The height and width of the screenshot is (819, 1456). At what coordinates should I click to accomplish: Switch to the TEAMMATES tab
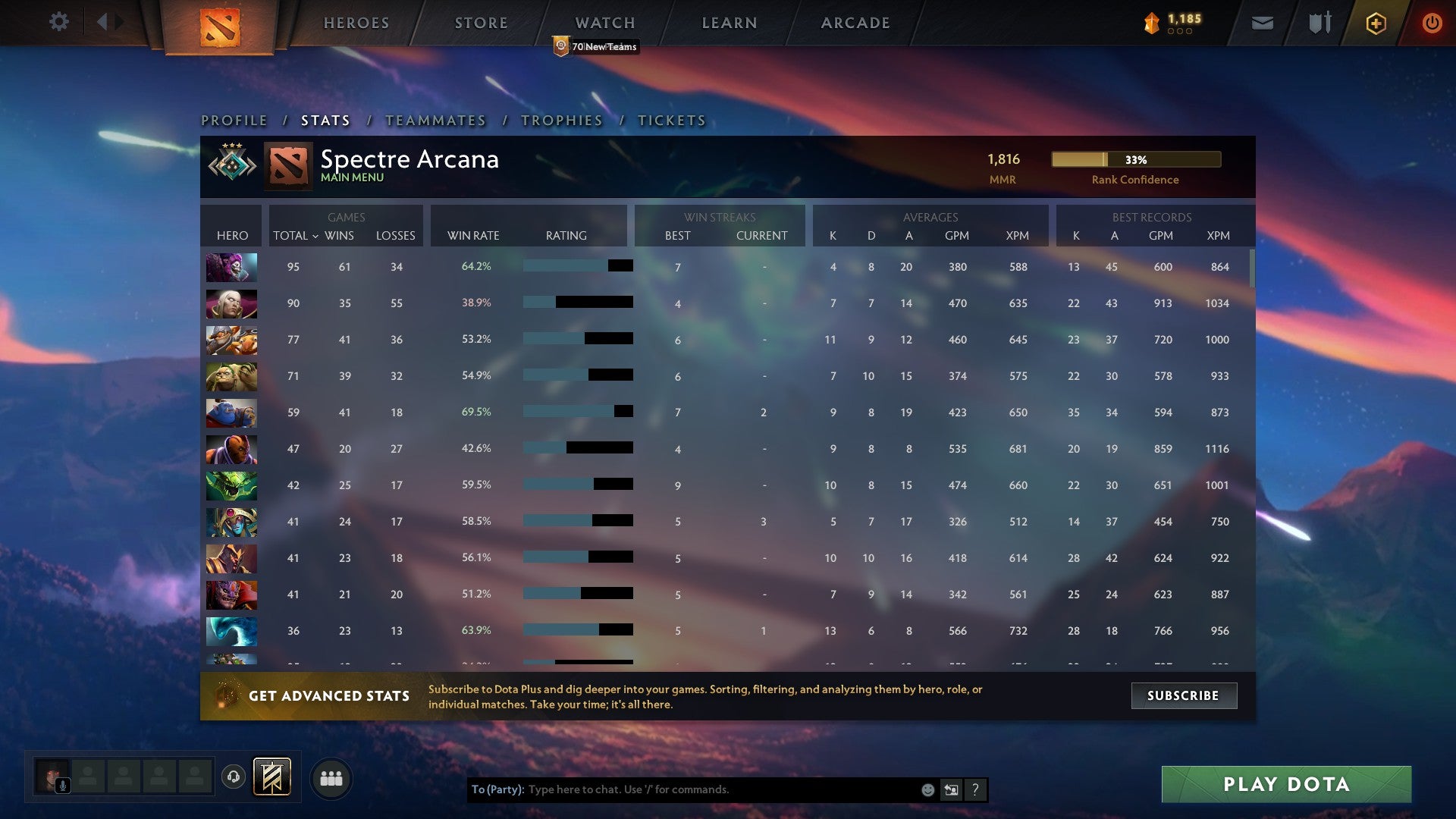tap(435, 120)
